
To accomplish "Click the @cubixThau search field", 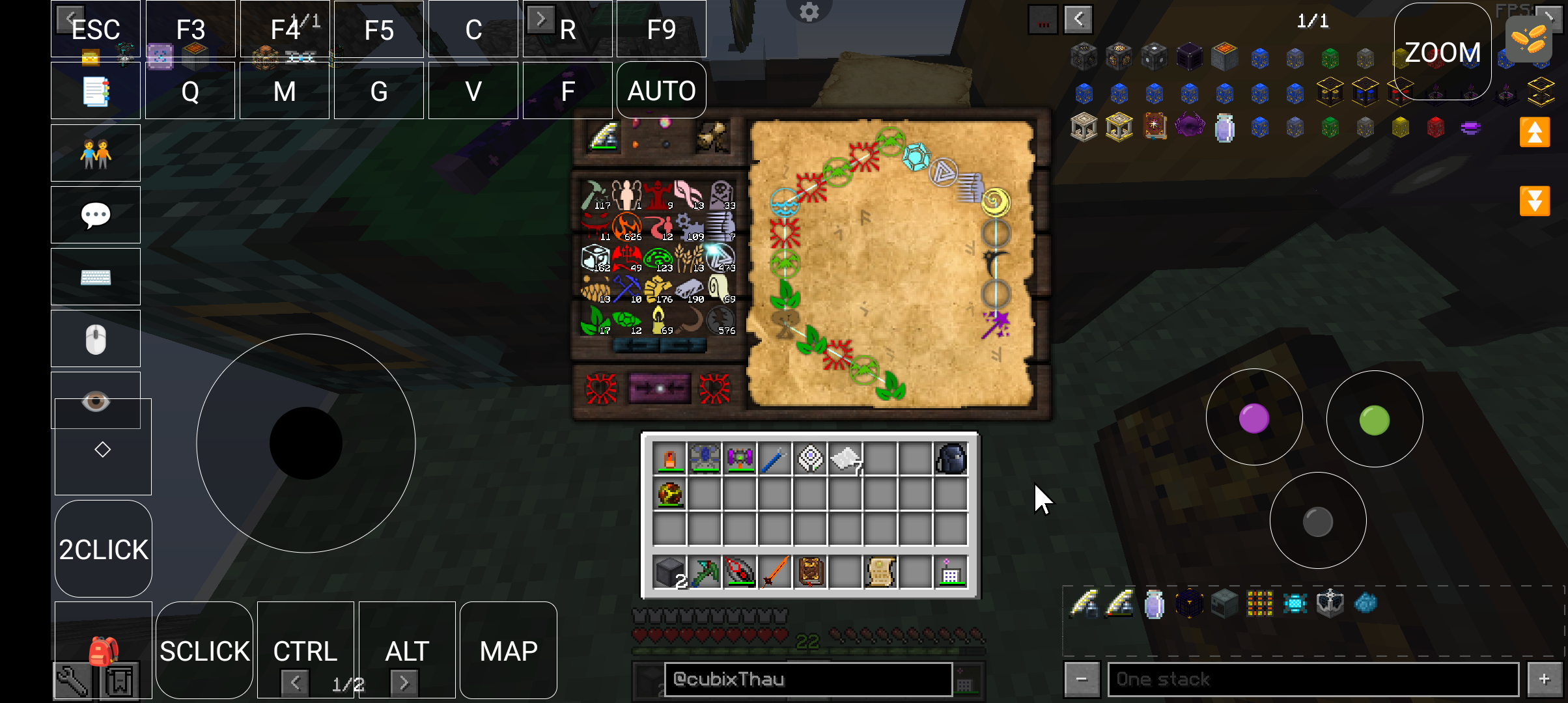I will click(x=807, y=680).
